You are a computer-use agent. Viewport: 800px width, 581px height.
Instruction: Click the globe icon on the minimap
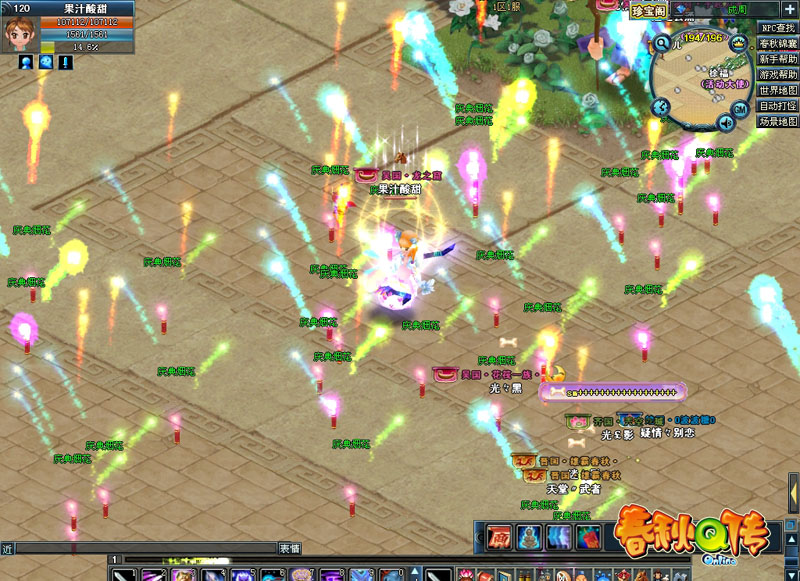click(x=660, y=107)
